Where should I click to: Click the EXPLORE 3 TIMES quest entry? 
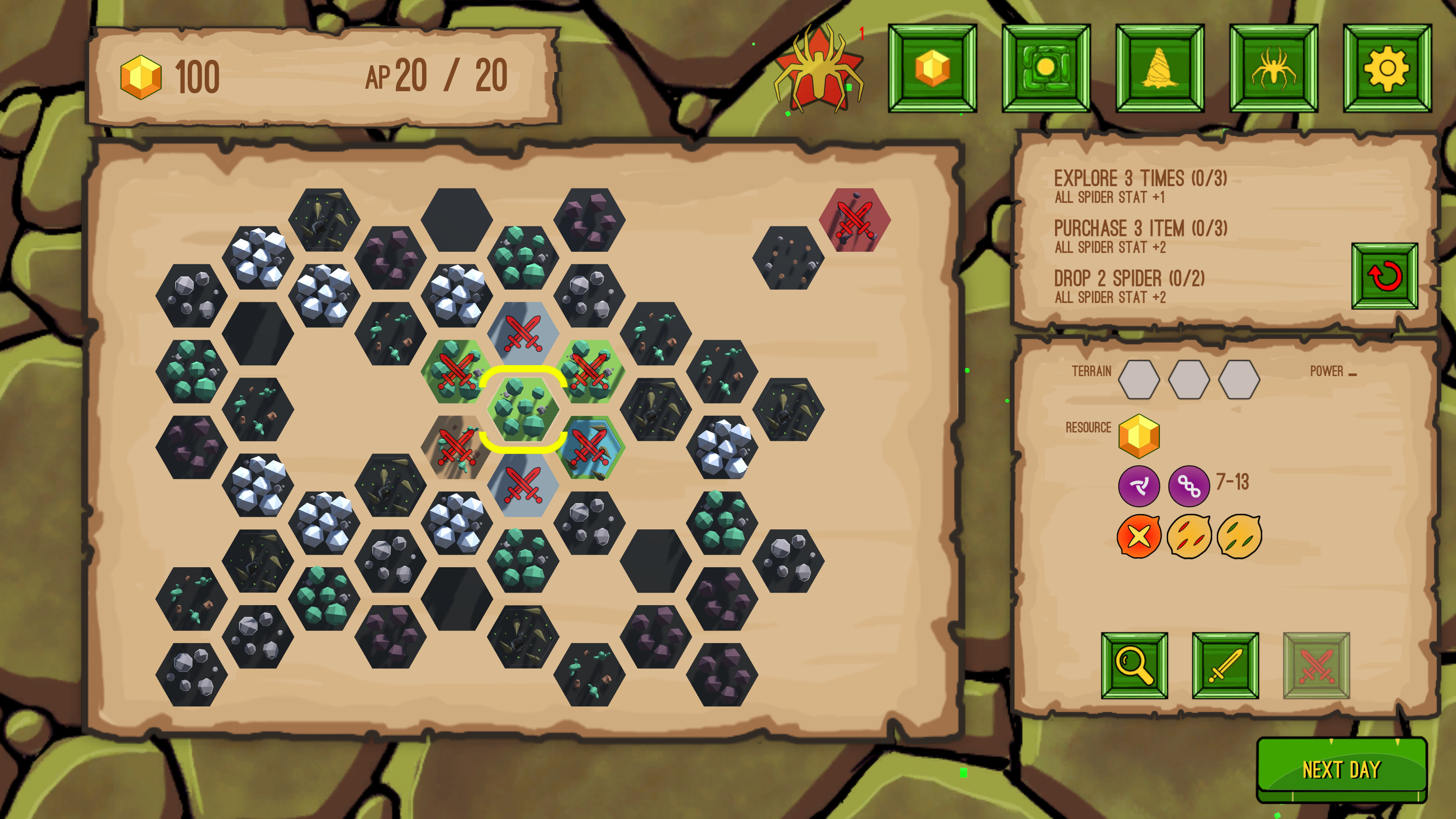pyautogui.click(x=1141, y=179)
